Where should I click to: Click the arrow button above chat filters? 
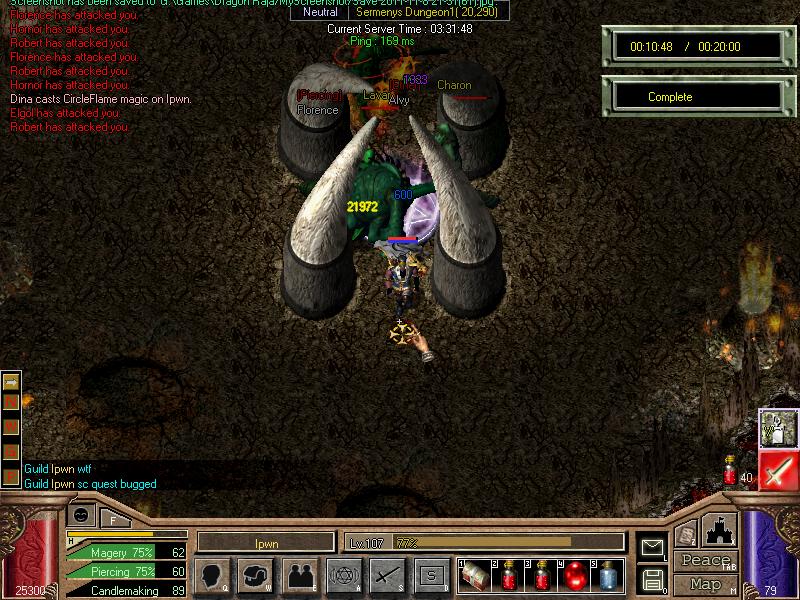[x=12, y=381]
